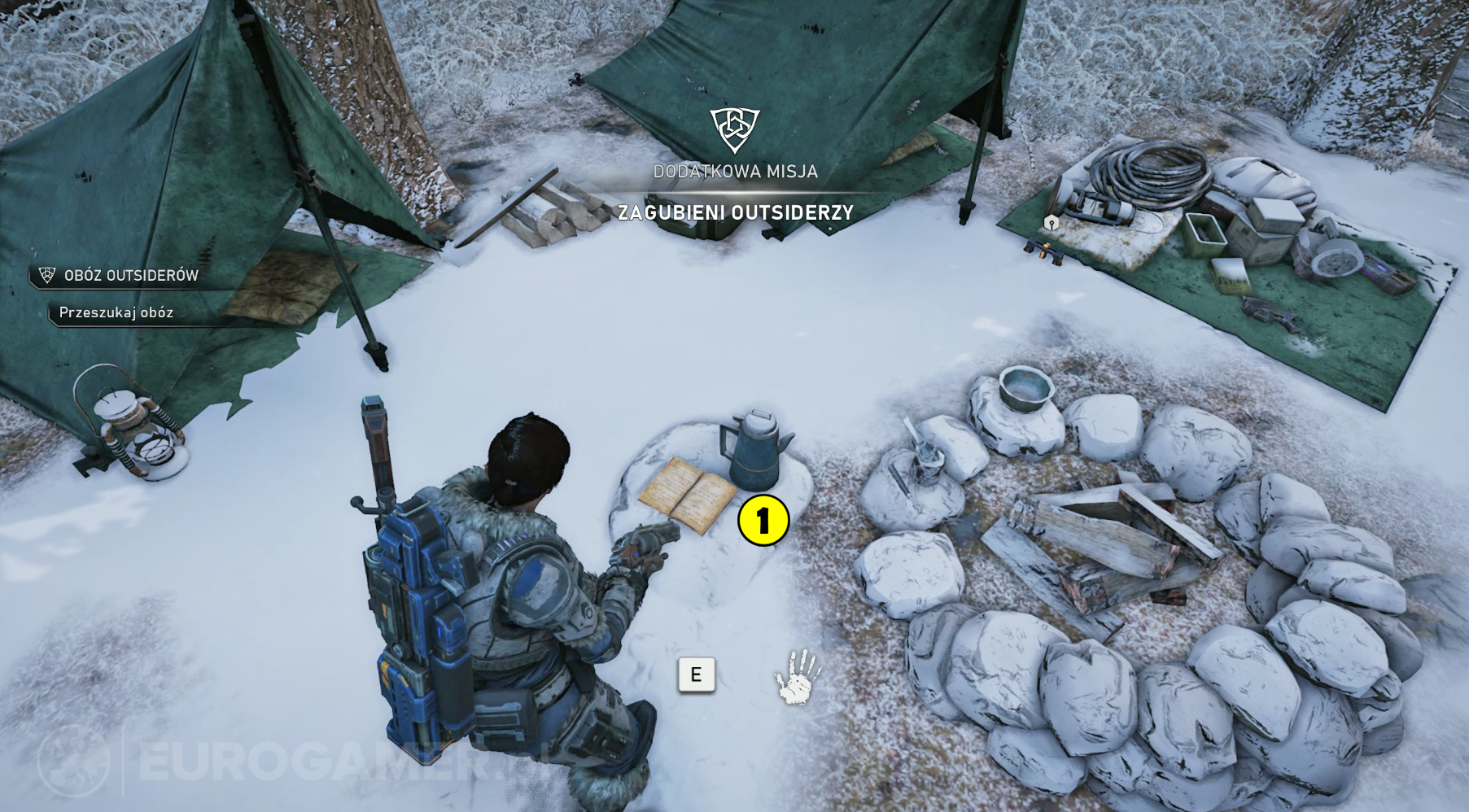The height and width of the screenshot is (812, 1469).
Task: Click the Przeszukaj obóz text link
Action: click(x=114, y=311)
